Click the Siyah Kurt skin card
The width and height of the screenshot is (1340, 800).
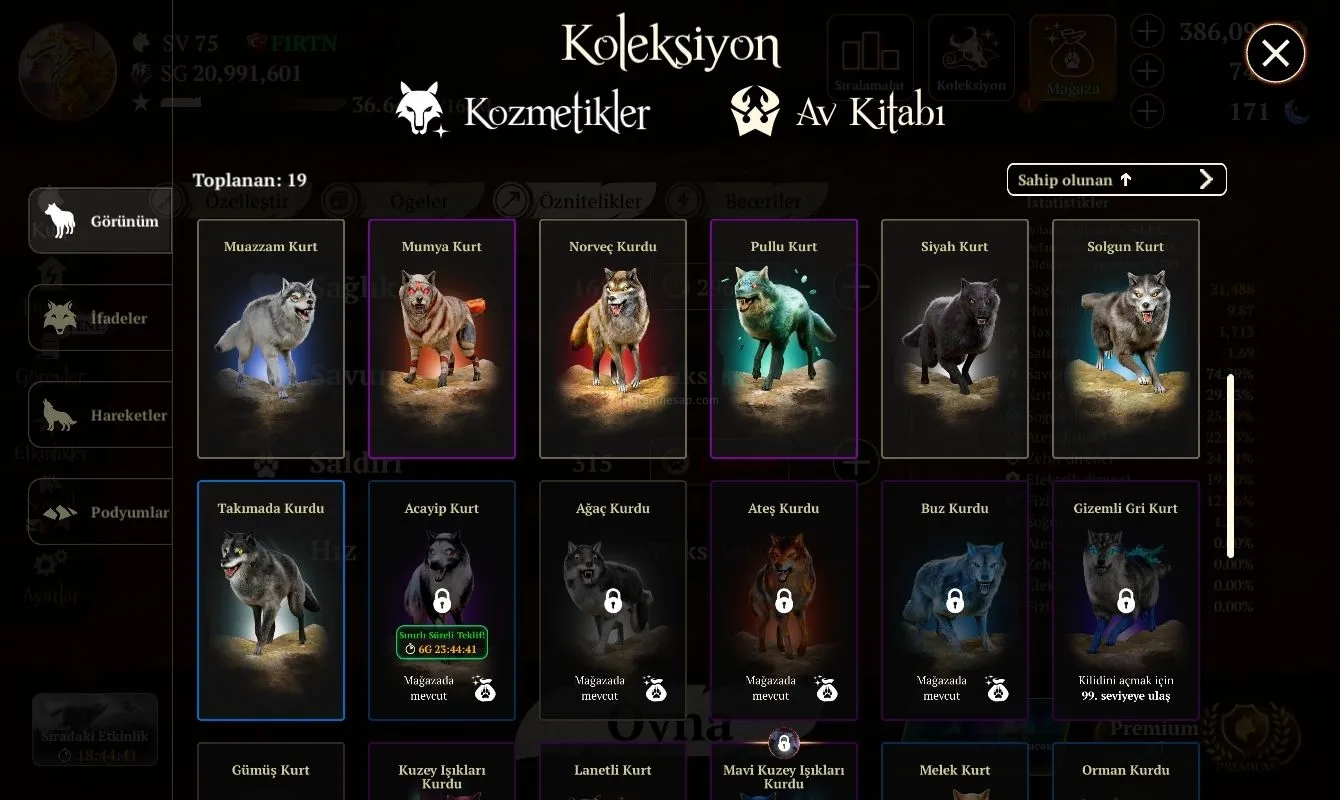click(x=955, y=339)
